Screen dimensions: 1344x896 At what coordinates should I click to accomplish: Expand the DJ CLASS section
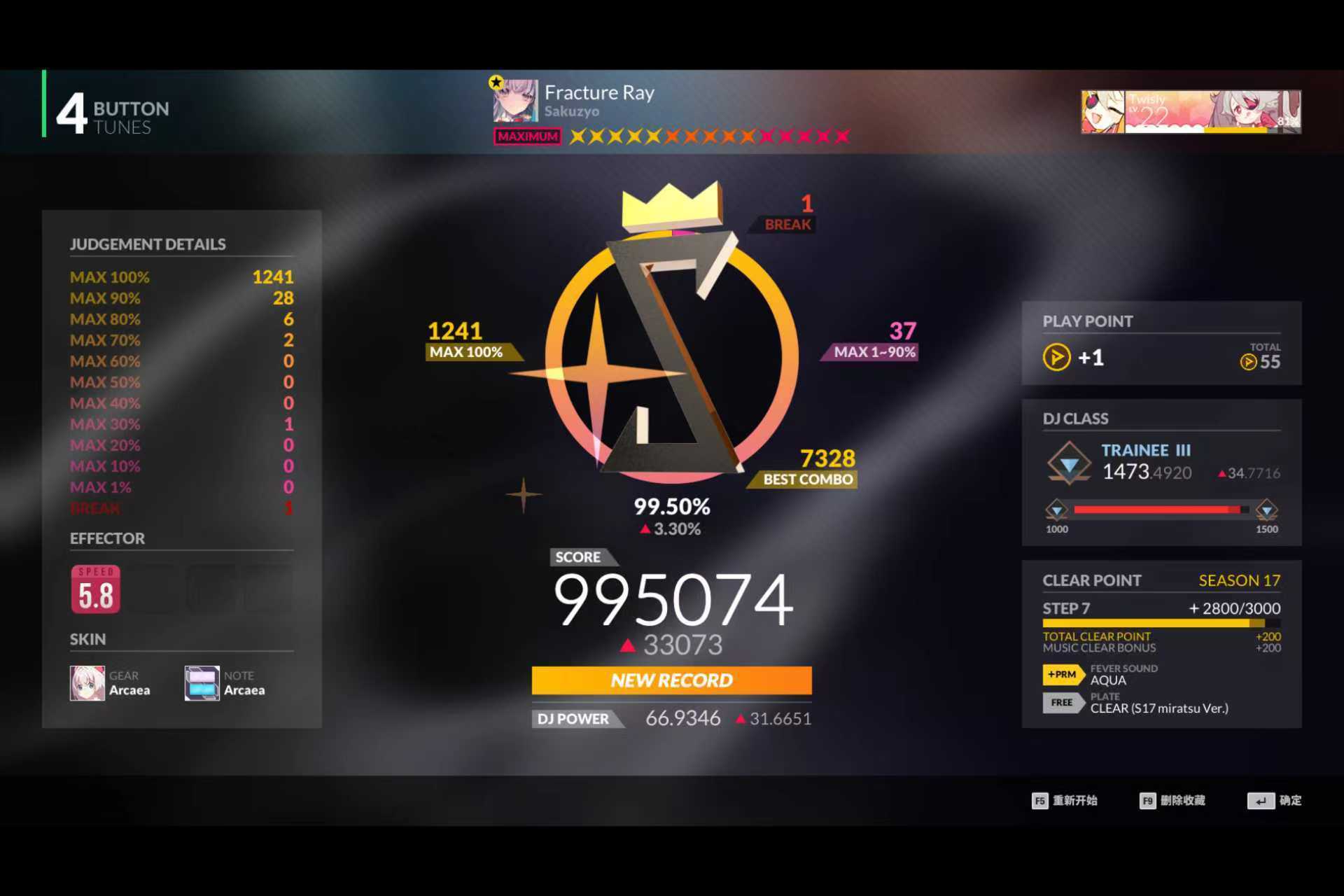click(x=1075, y=418)
